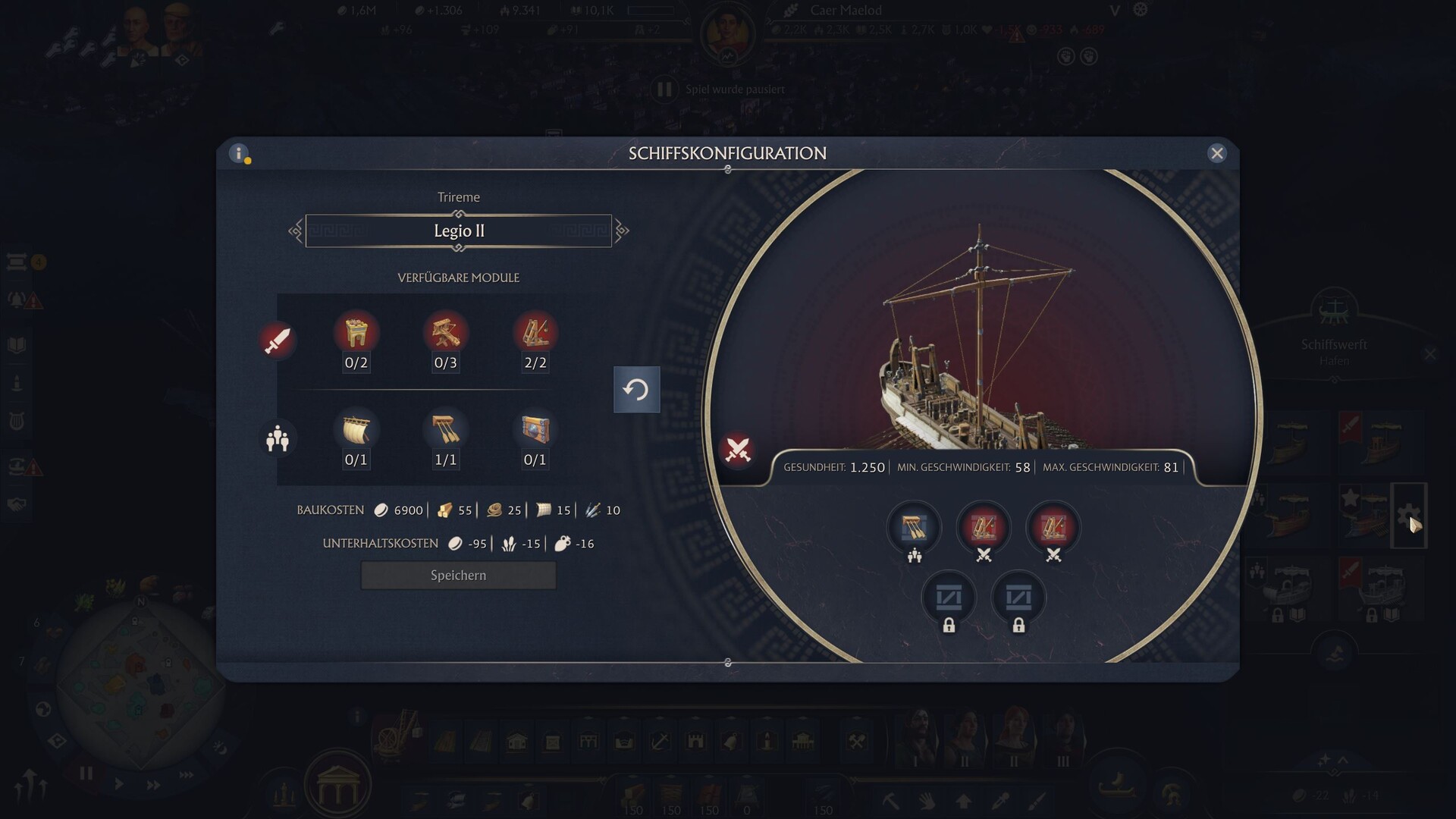This screenshot has width=1456, height=819.
Task: Click the crew figures category icon
Action: coord(278,438)
